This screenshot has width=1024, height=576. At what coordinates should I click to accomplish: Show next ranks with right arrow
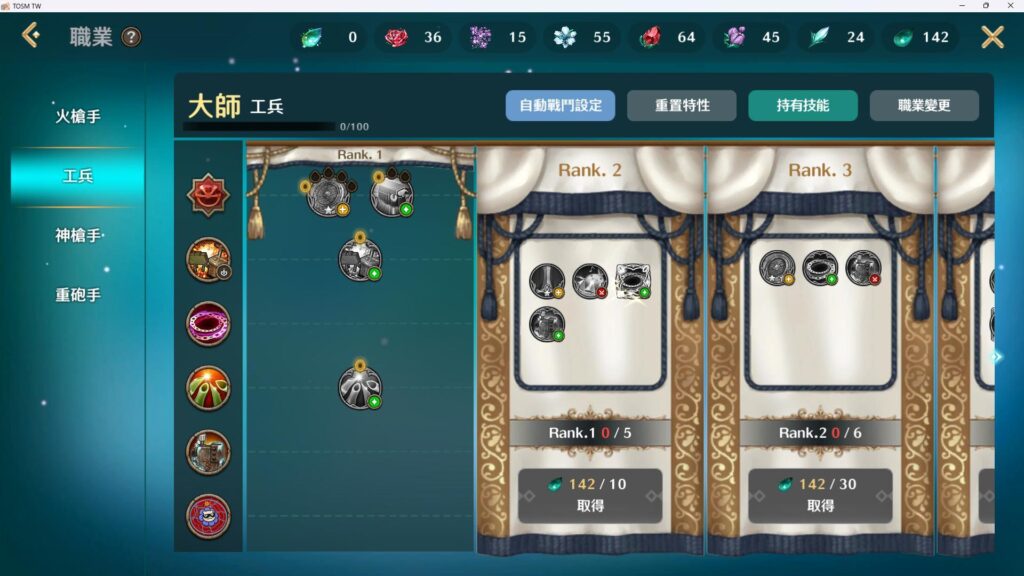pos(997,357)
